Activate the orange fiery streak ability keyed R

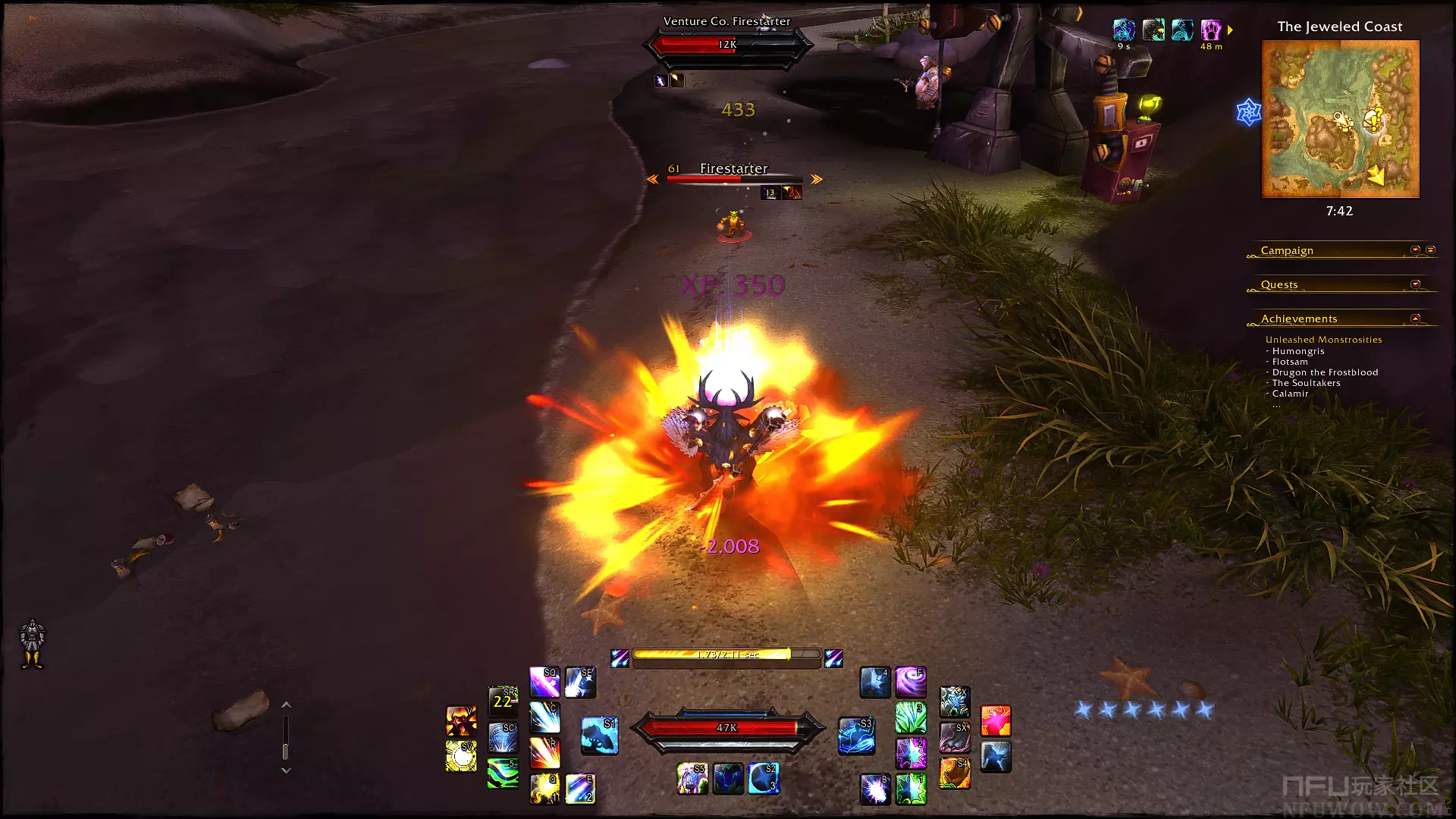[x=544, y=753]
